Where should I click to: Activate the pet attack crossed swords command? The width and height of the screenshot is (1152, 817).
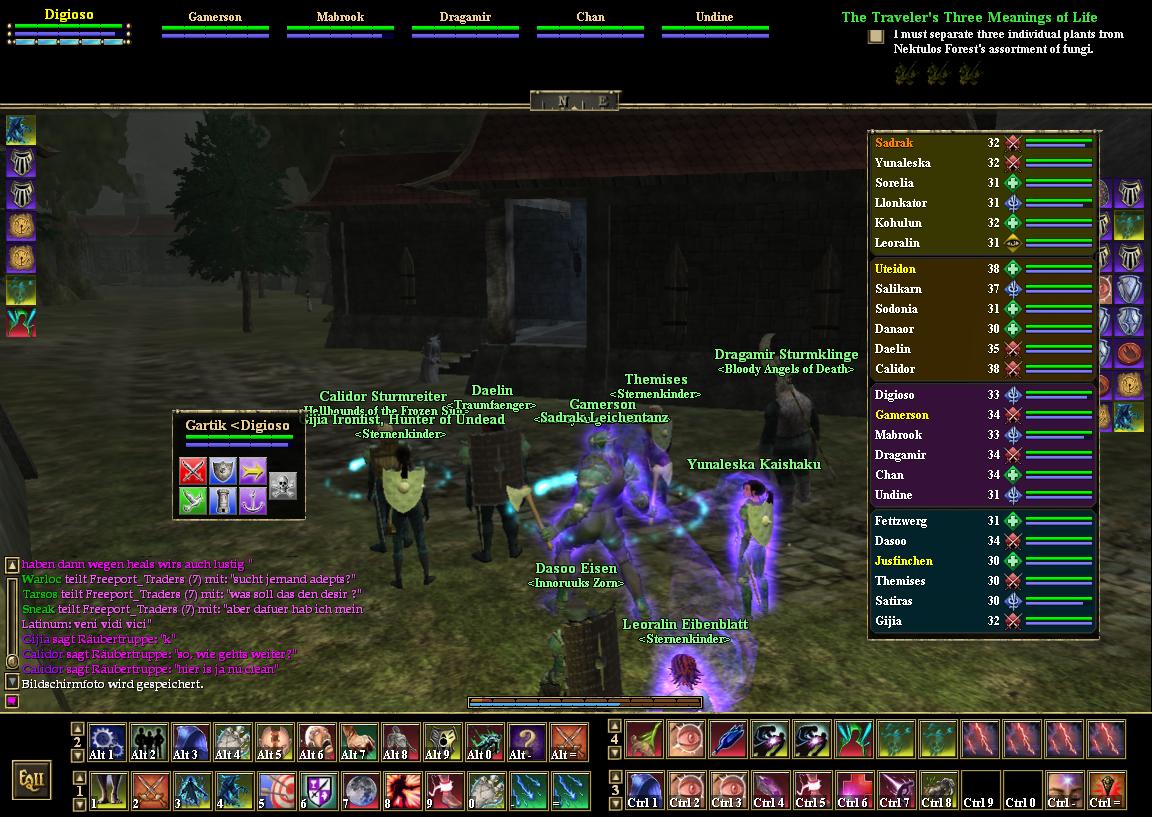(x=193, y=470)
